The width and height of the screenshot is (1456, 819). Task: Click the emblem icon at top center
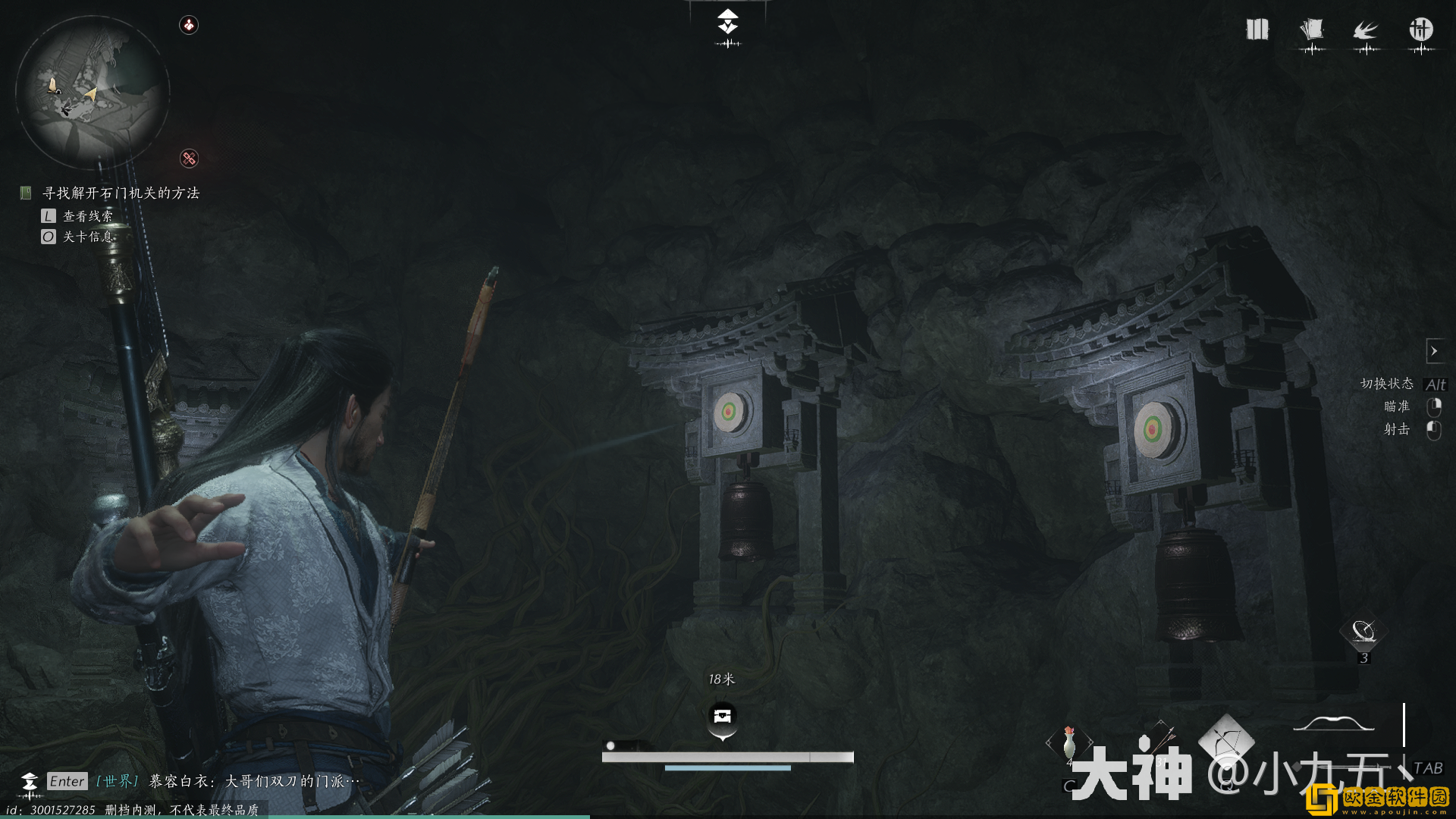coord(728,22)
